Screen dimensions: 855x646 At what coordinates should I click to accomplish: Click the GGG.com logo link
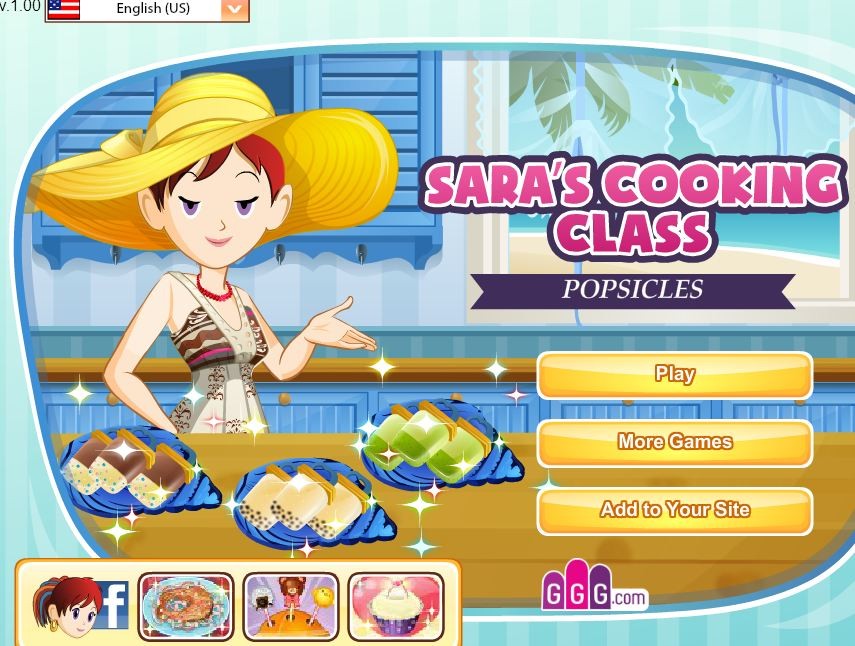coord(594,592)
